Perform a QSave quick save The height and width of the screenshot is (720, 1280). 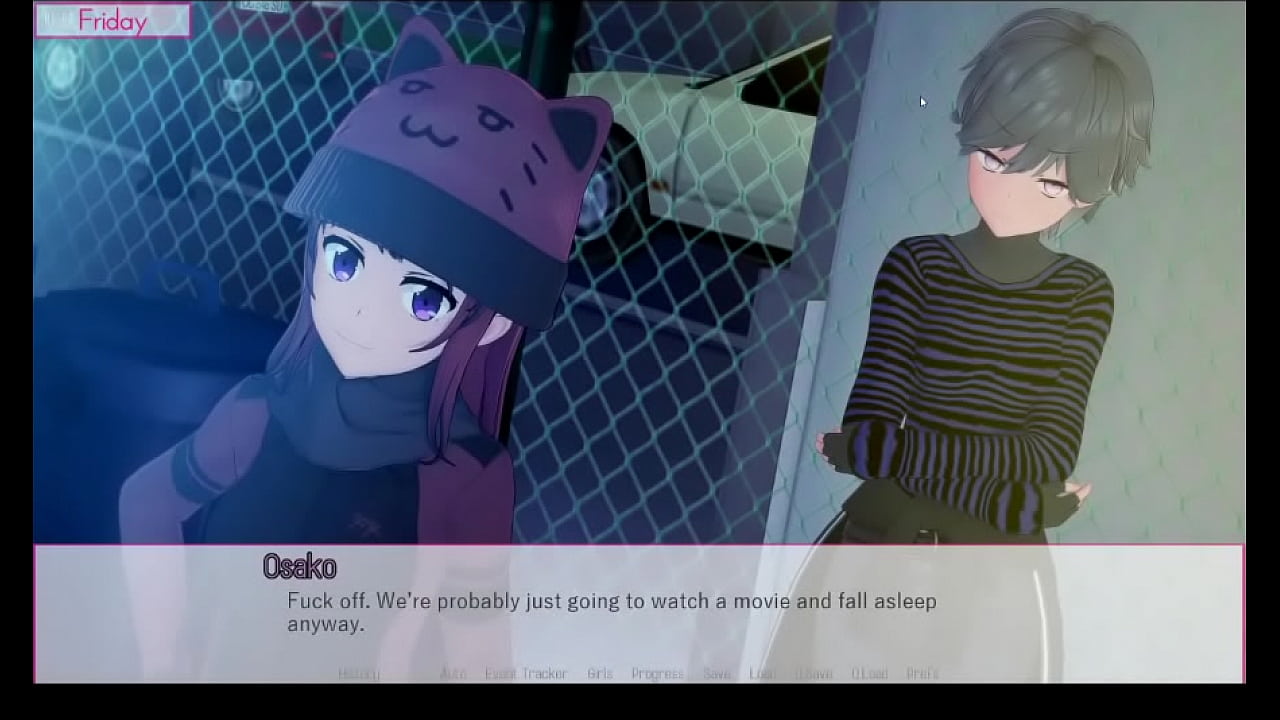(x=814, y=673)
